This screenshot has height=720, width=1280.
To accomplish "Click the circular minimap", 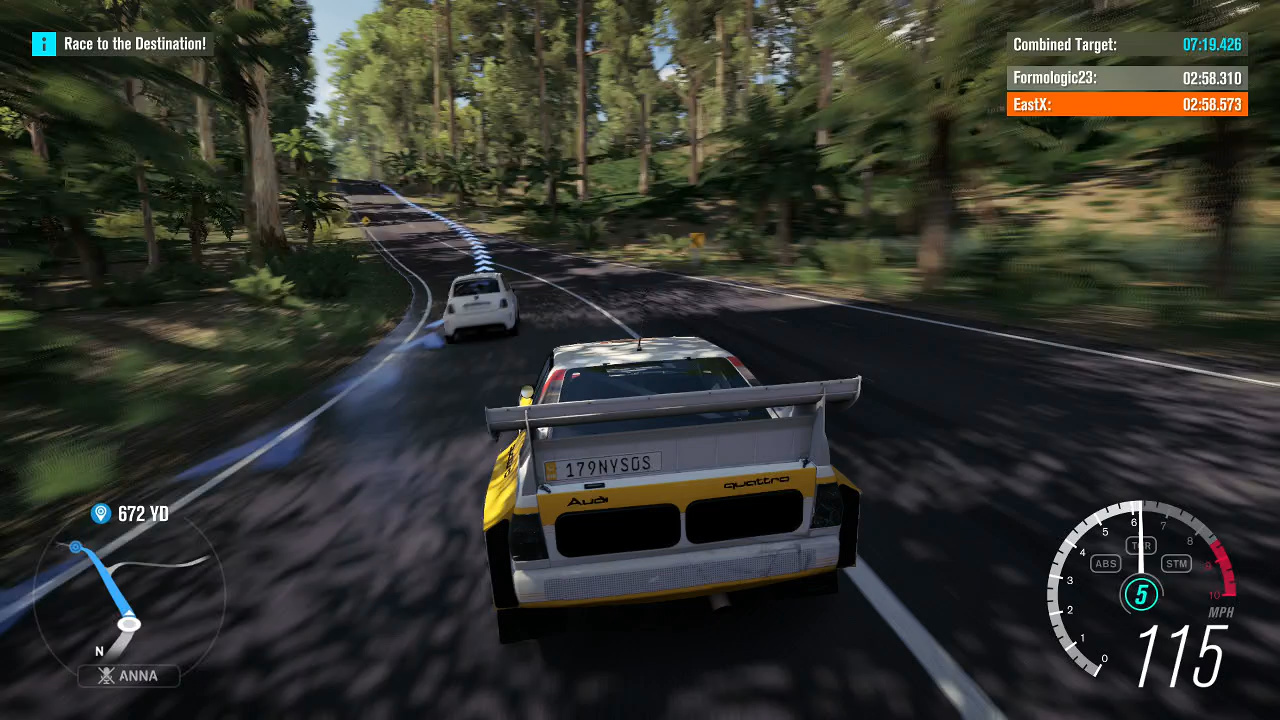I will (x=128, y=597).
